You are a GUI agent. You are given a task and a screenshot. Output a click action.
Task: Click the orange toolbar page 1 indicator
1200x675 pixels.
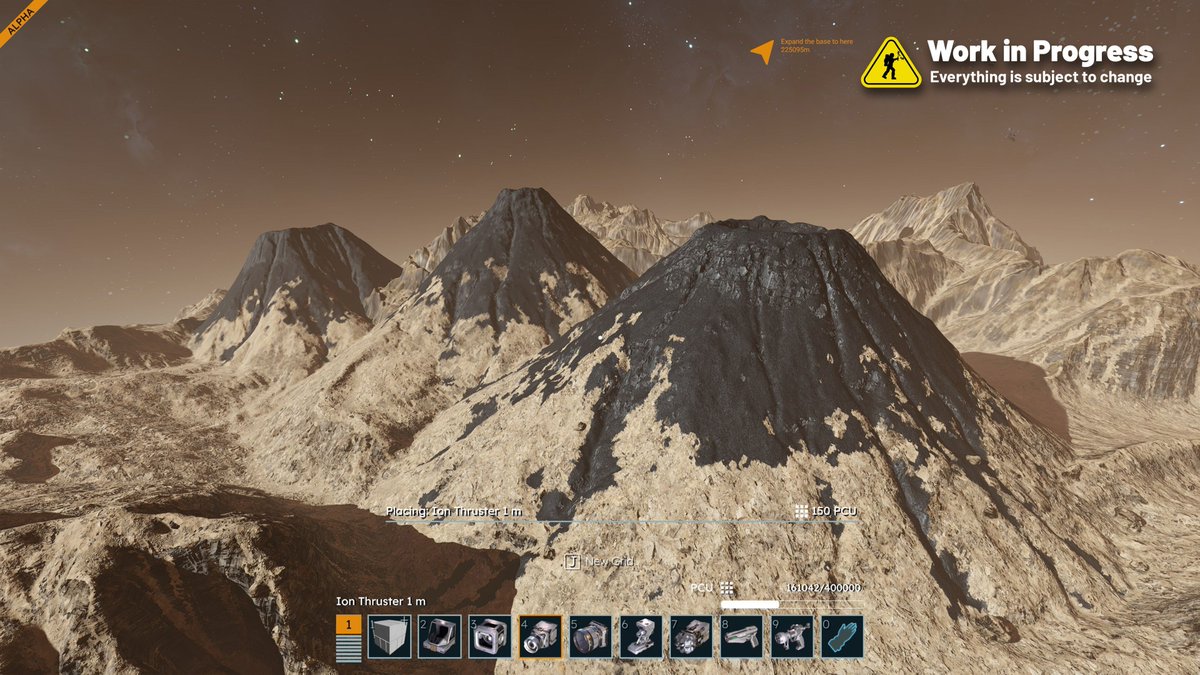point(349,626)
